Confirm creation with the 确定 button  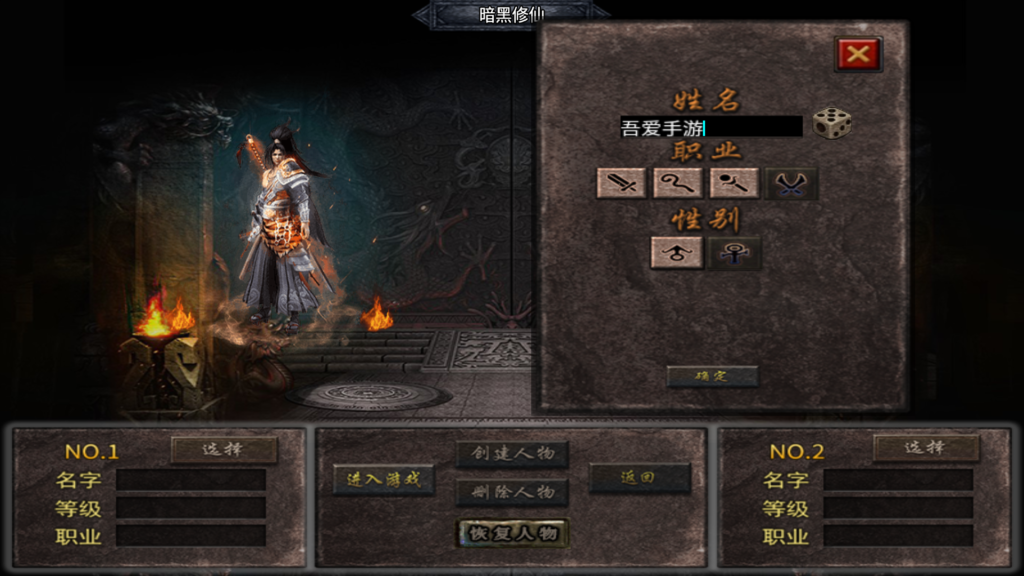pyautogui.click(x=712, y=376)
